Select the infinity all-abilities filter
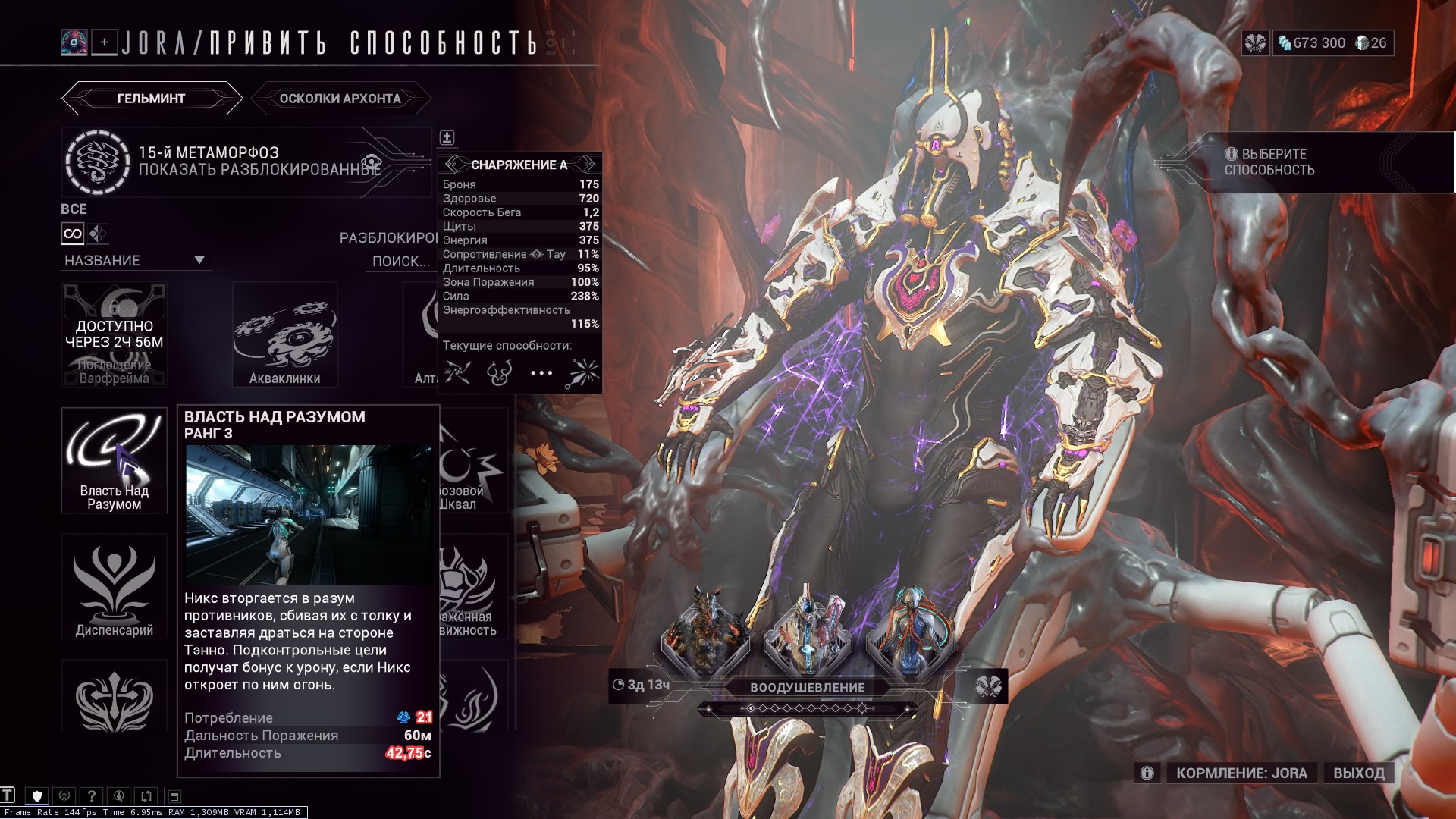Viewport: 1456px width, 819px height. 73,234
